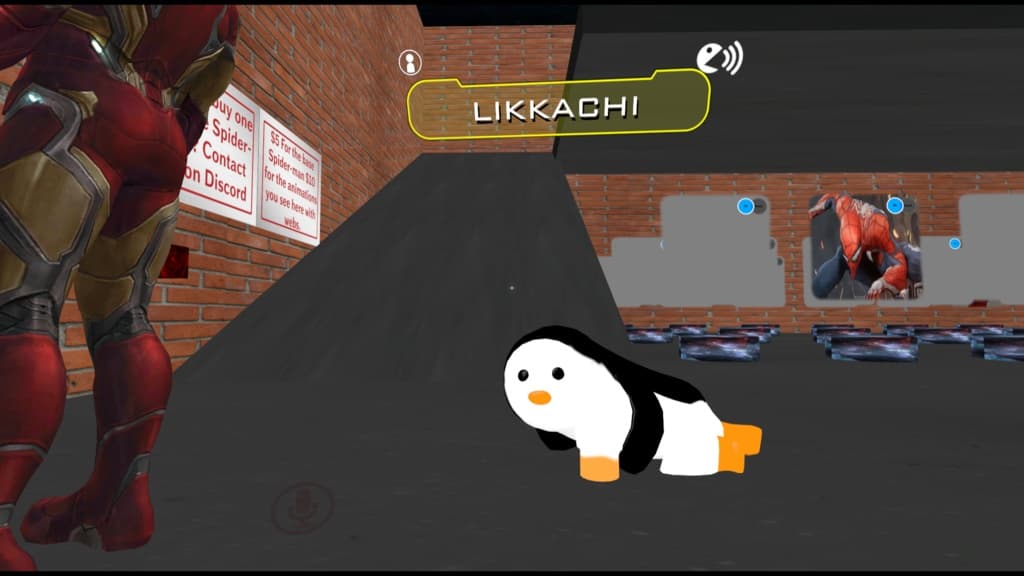1024x576 pixels.
Task: Select the LIKKACHI player nameplate
Action: [x=558, y=106]
